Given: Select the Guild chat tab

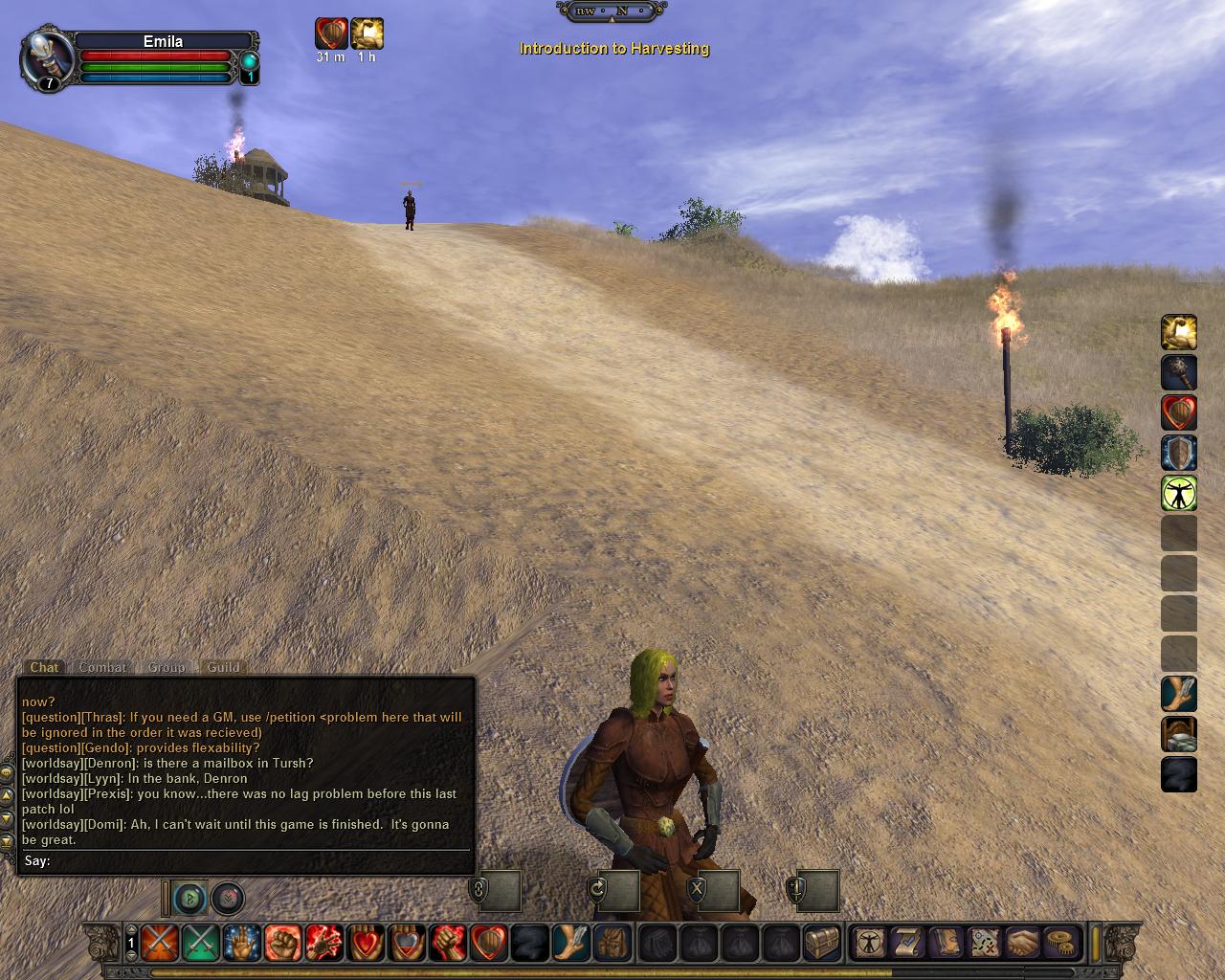Looking at the screenshot, I should pyautogui.click(x=224, y=667).
